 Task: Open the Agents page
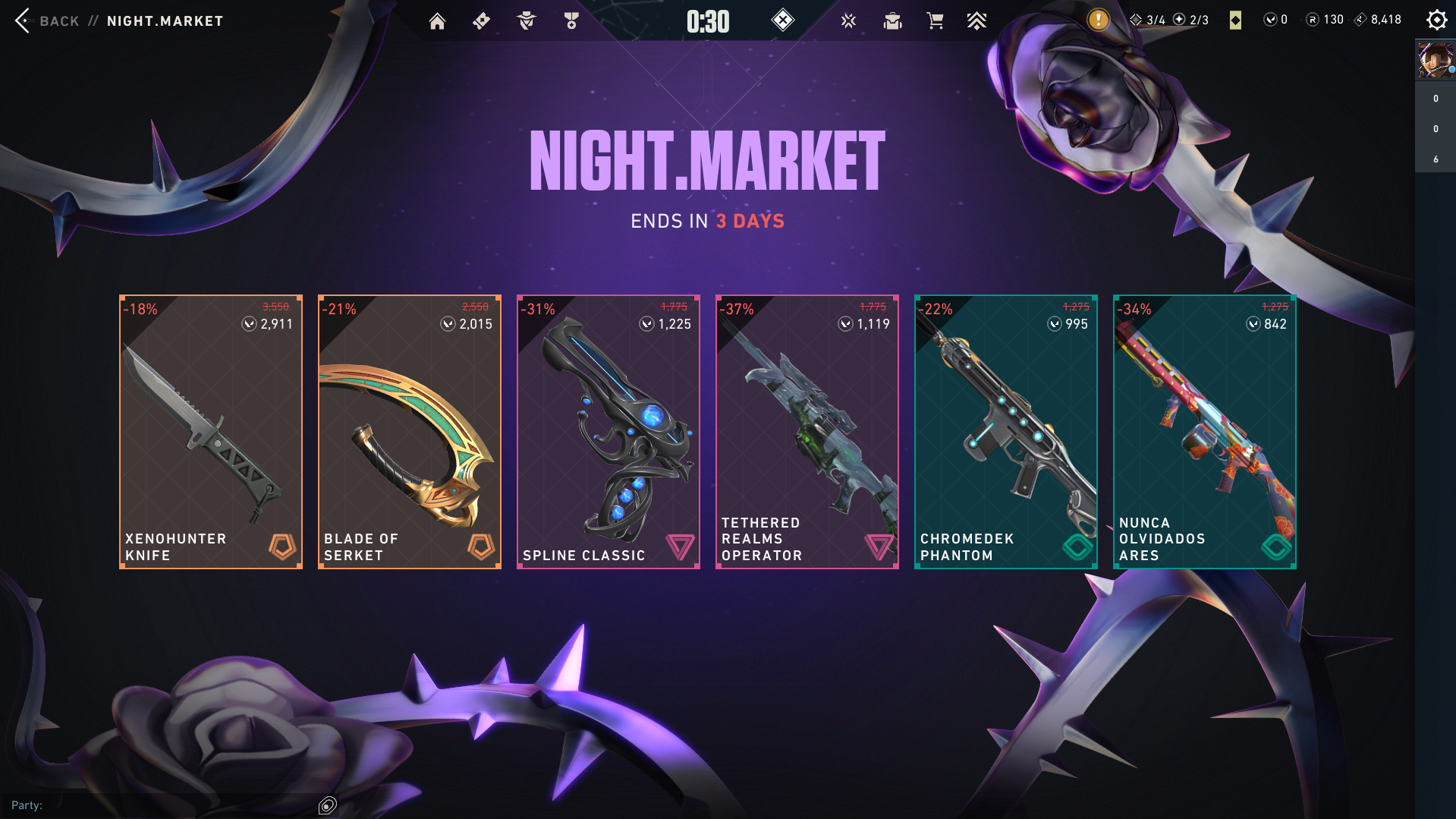pyautogui.click(x=526, y=20)
